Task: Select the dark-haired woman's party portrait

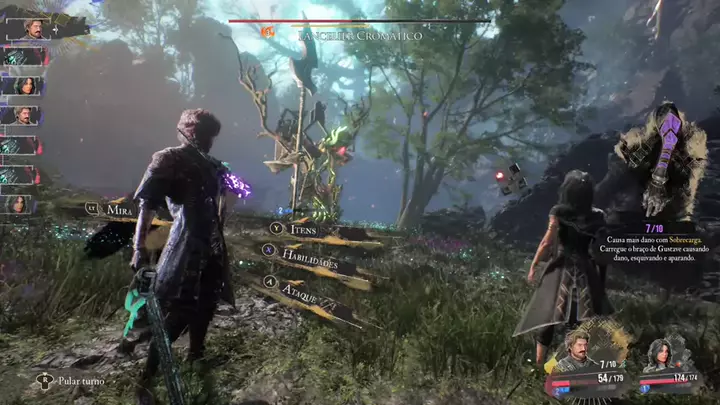Action: pyautogui.click(x=659, y=354)
